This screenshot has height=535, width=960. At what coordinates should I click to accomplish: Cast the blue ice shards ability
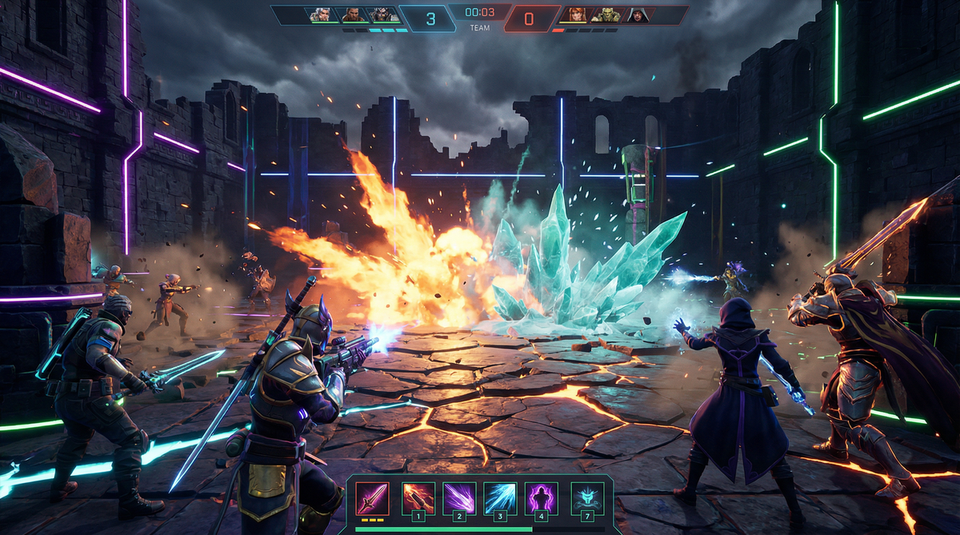[500, 497]
